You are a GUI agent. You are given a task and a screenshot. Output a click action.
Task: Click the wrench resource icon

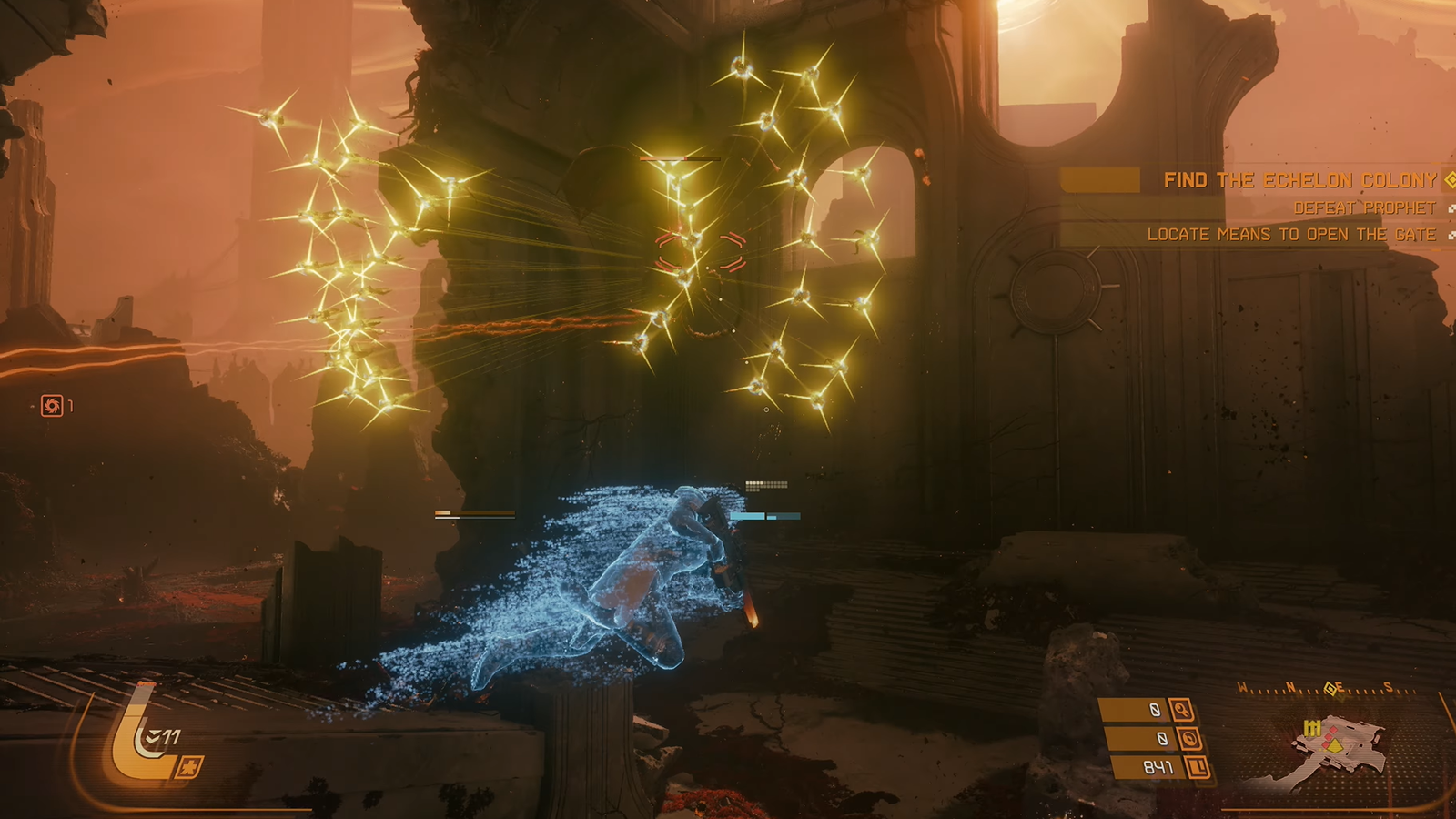click(1182, 710)
